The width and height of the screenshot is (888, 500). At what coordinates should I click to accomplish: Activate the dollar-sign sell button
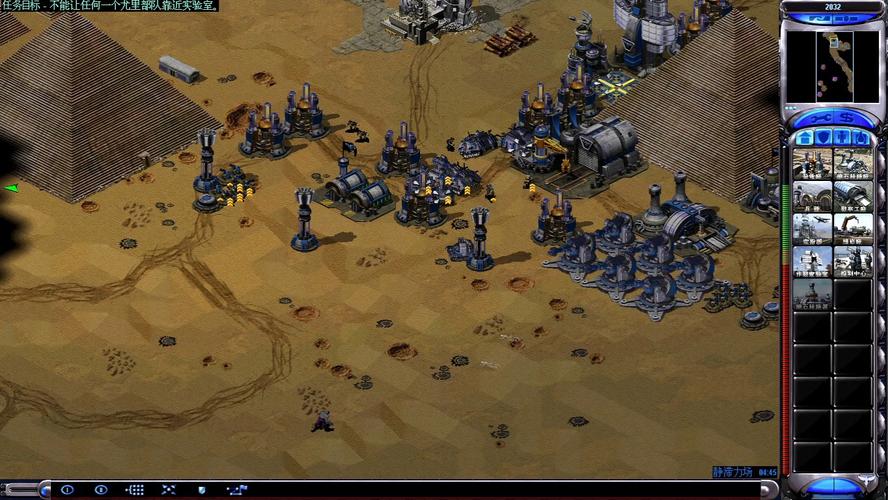(x=846, y=117)
